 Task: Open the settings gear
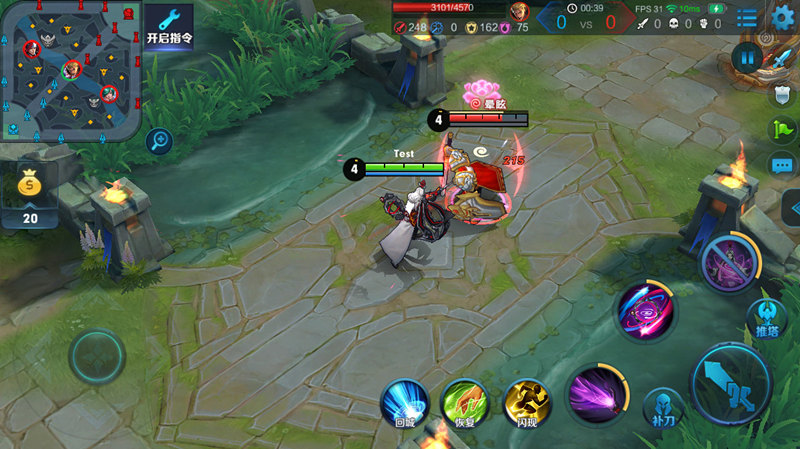[x=783, y=17]
